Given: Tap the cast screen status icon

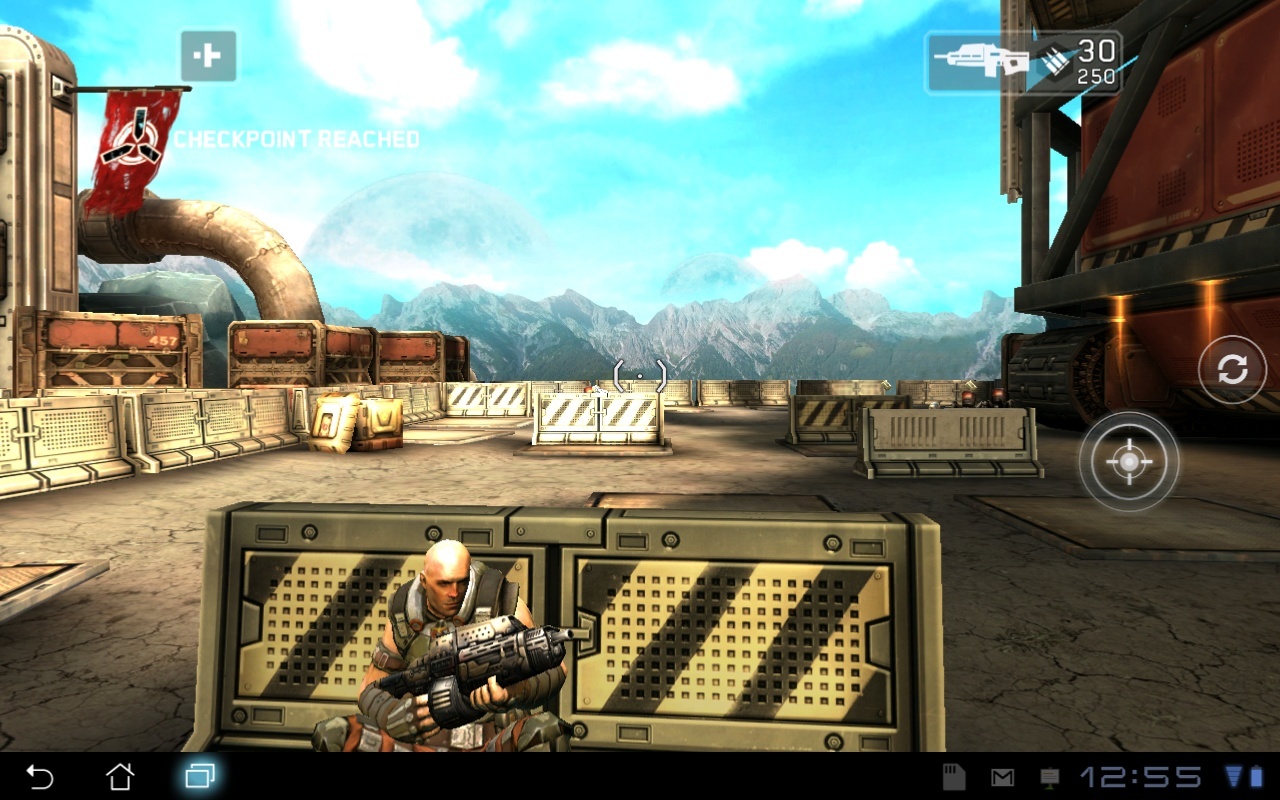Looking at the screenshot, I should coord(1049,778).
